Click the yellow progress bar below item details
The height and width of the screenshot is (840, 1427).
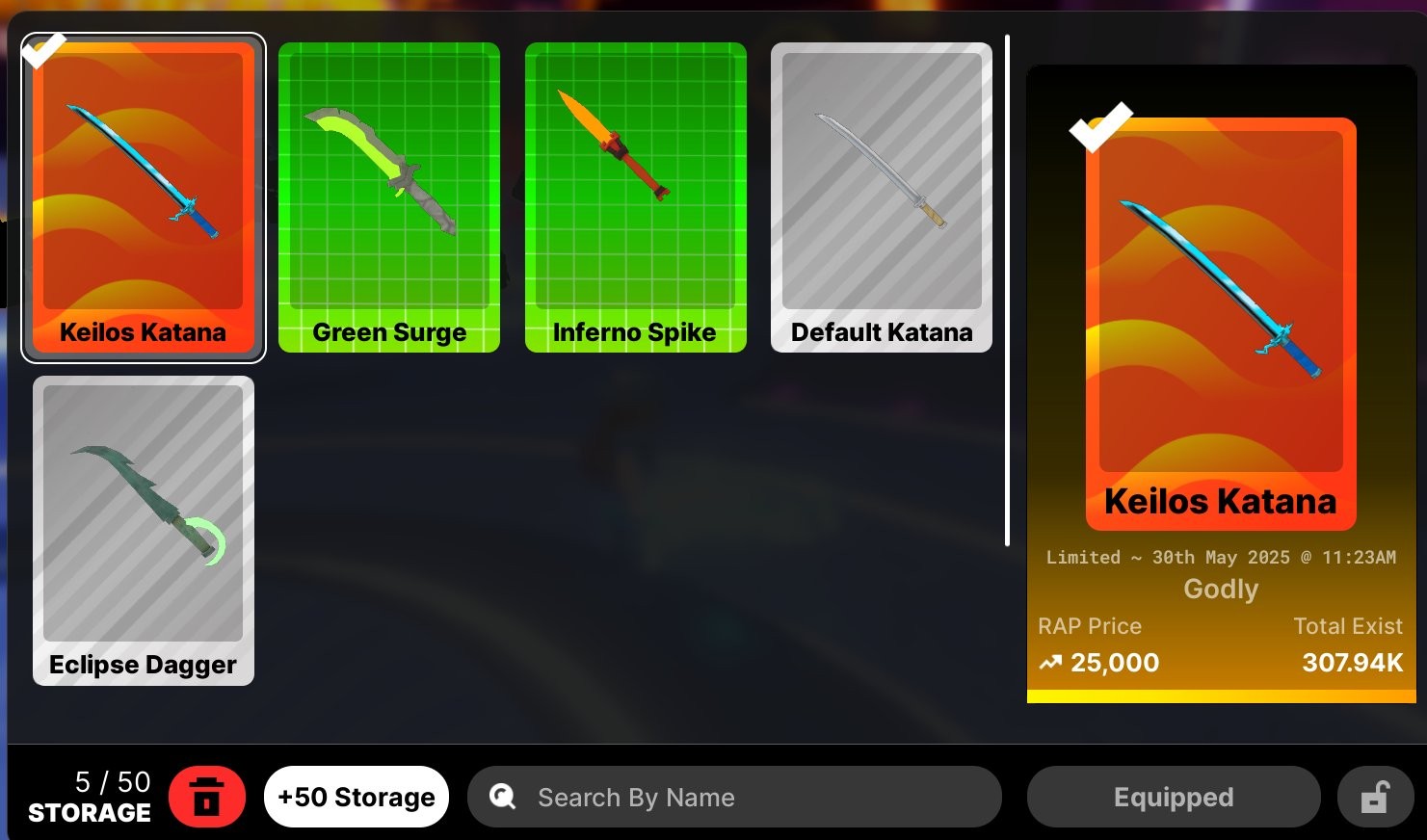click(1220, 696)
